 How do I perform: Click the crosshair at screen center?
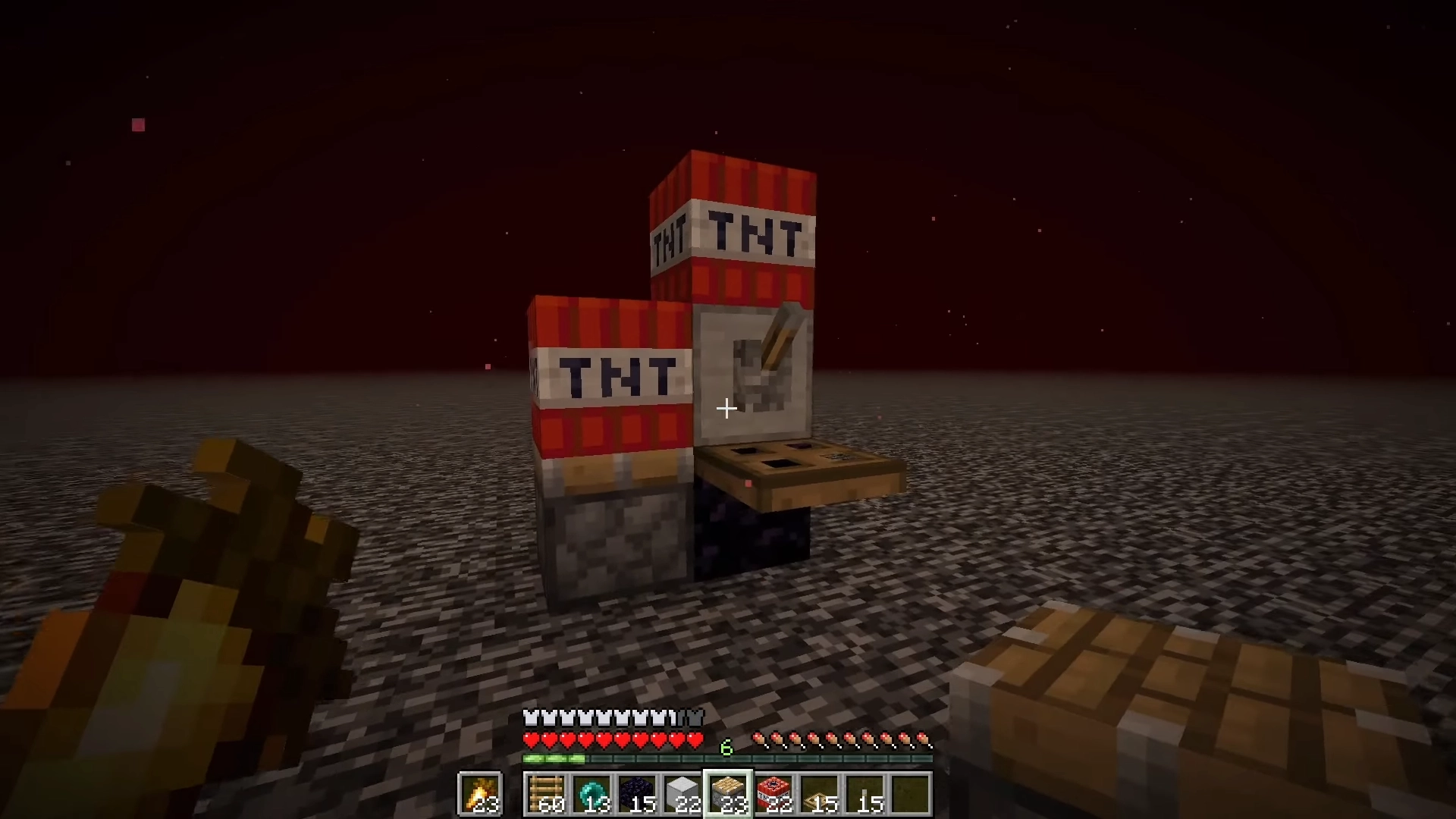pyautogui.click(x=726, y=409)
